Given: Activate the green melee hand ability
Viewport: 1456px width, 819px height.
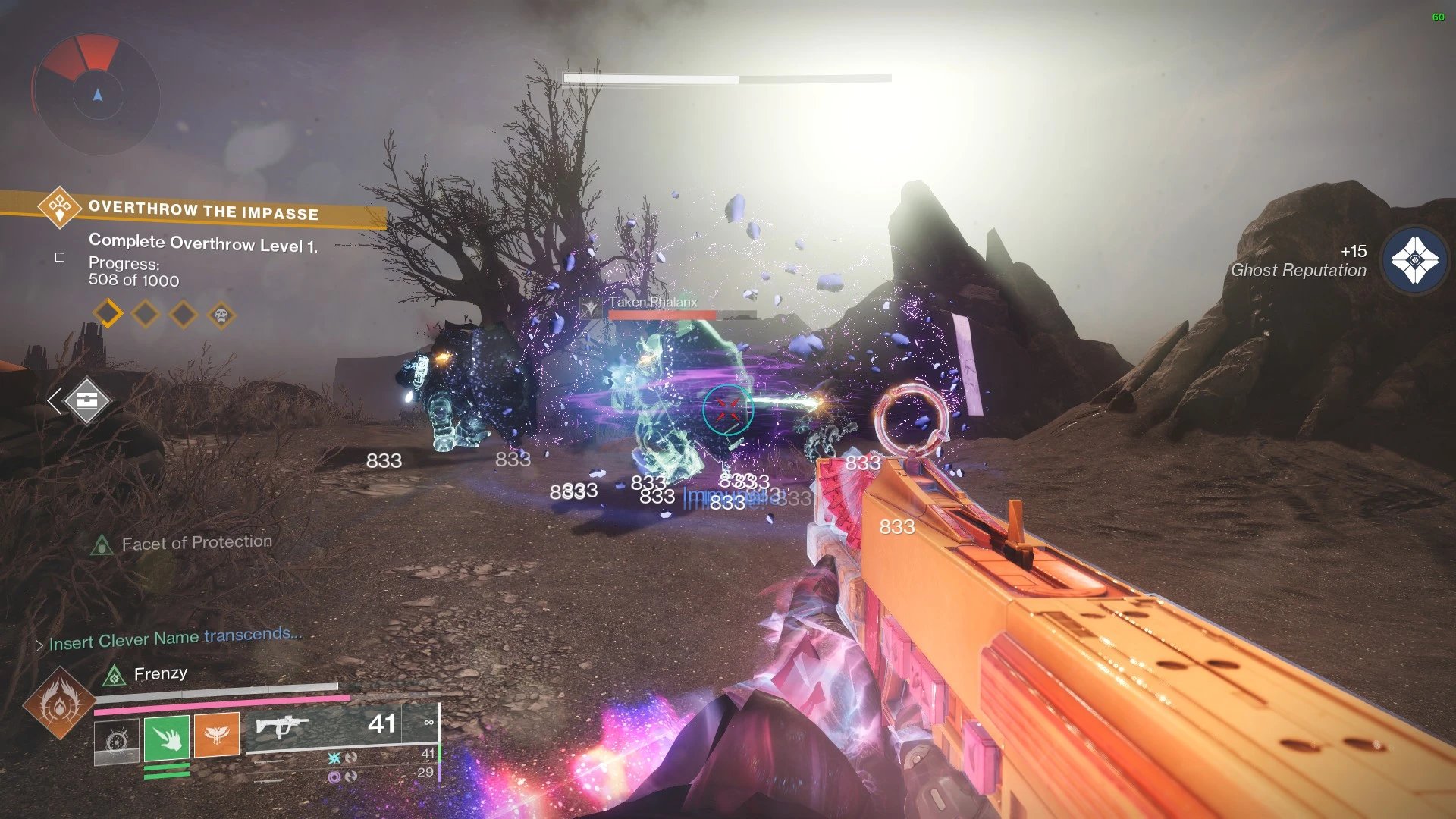Looking at the screenshot, I should 167,736.
